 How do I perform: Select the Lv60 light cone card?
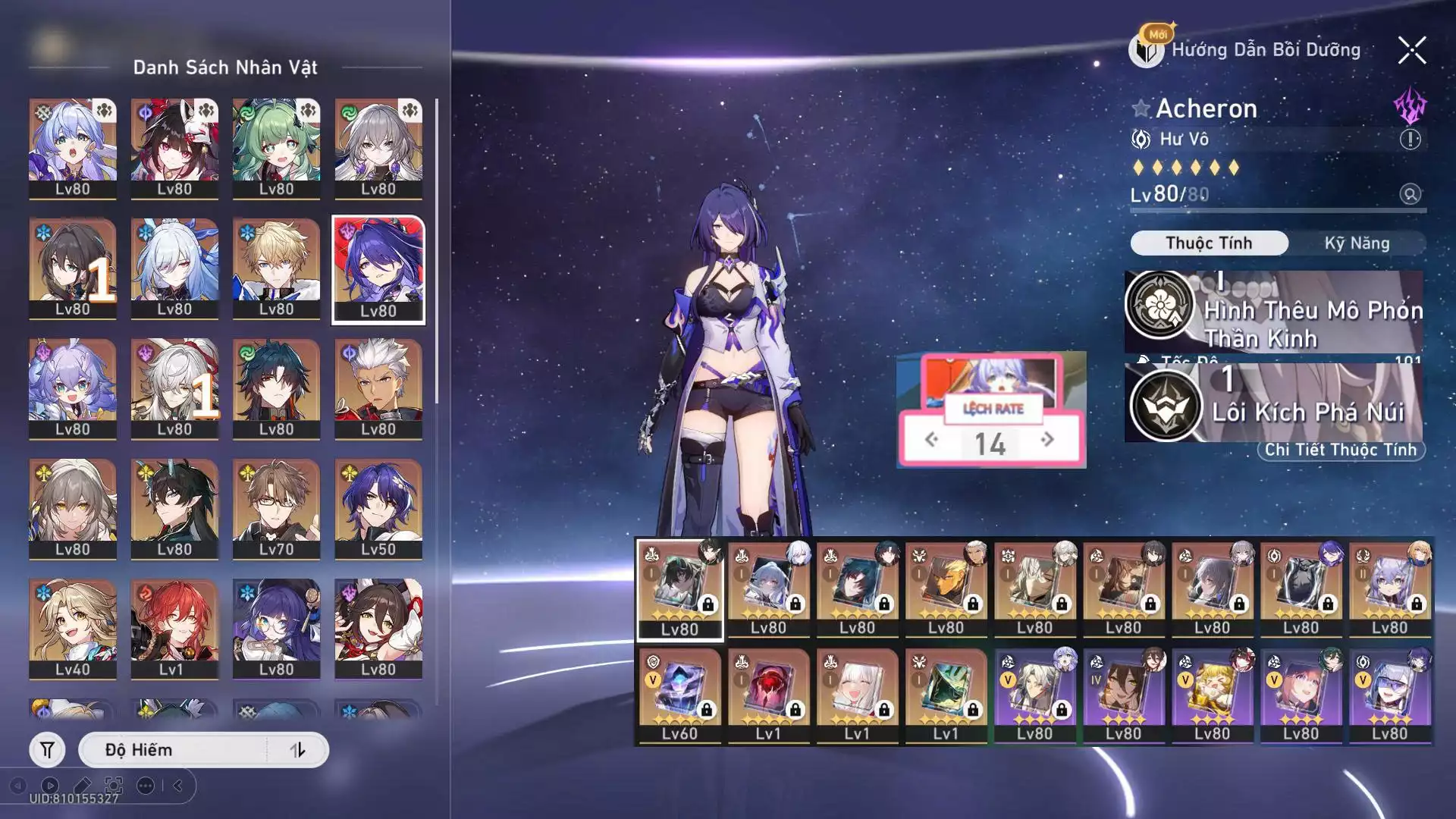tap(679, 695)
